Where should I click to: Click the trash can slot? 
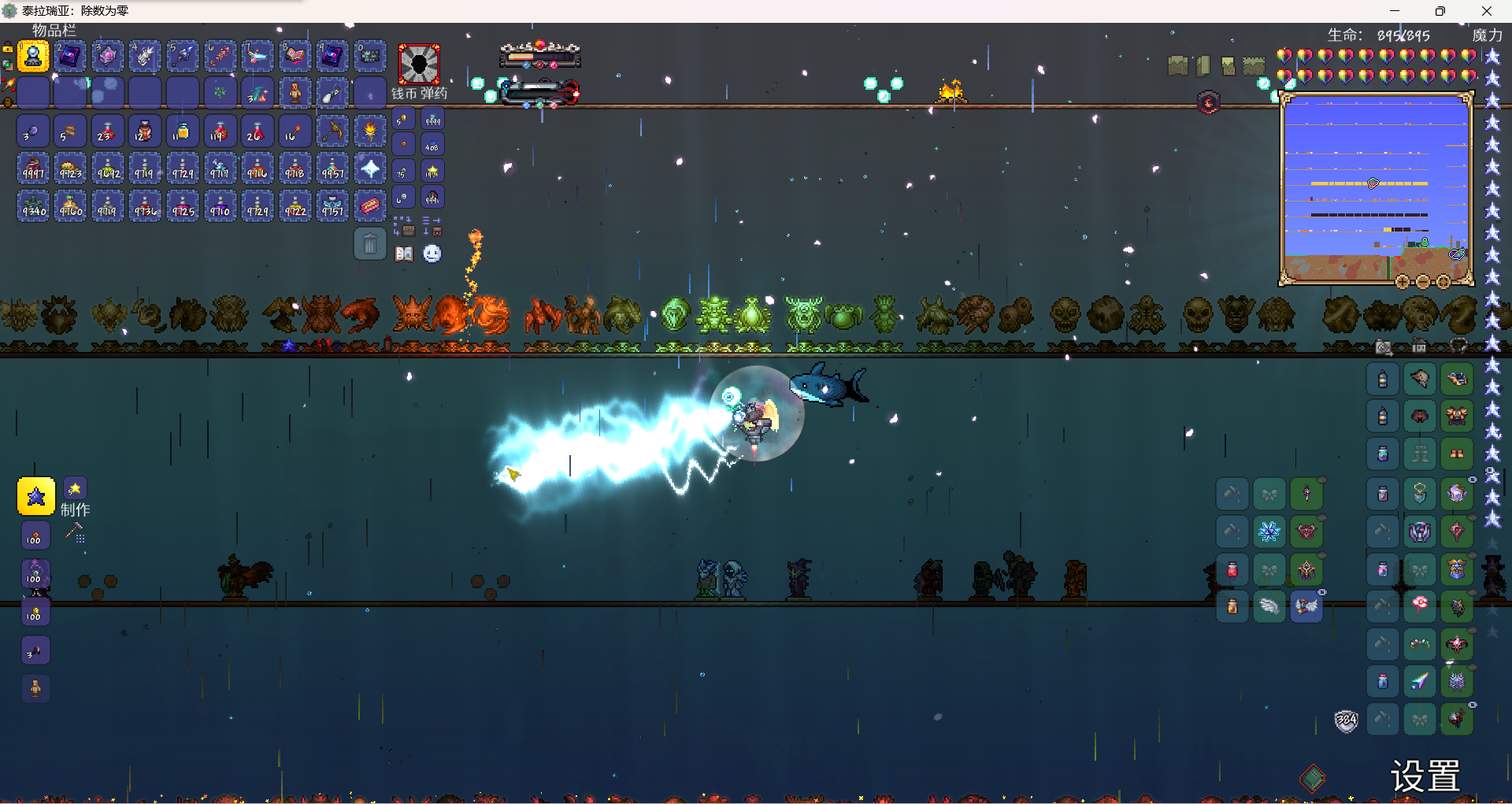[369, 244]
